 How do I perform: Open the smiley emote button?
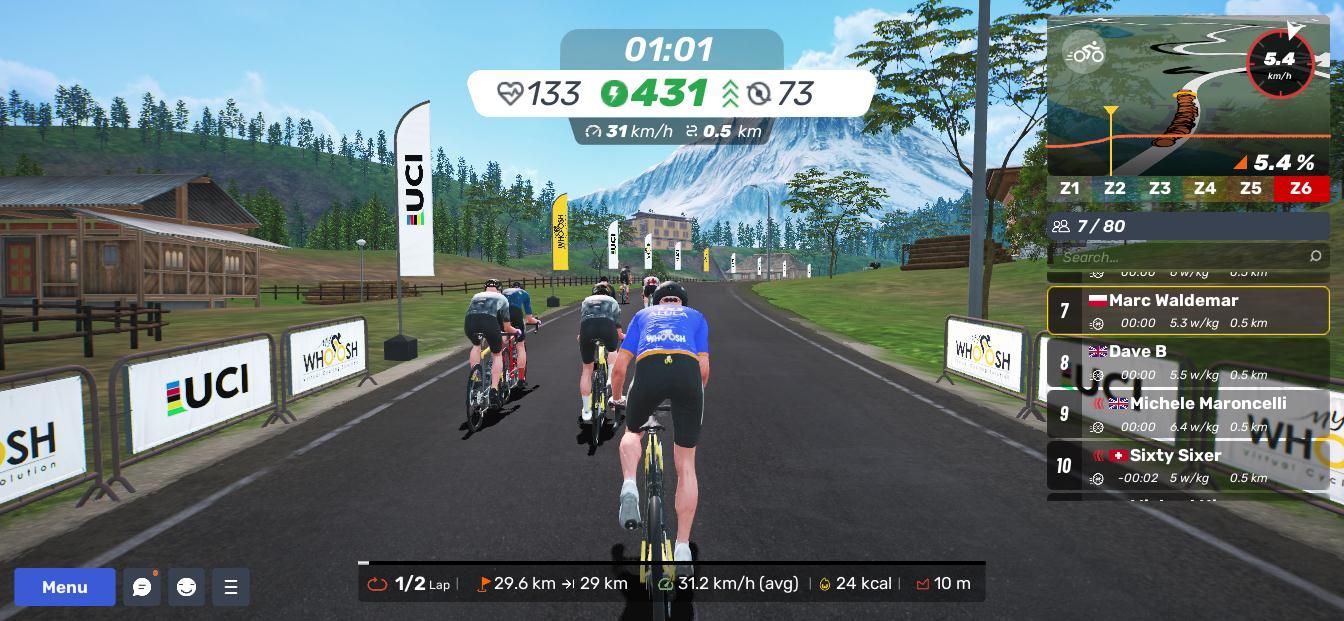point(186,587)
